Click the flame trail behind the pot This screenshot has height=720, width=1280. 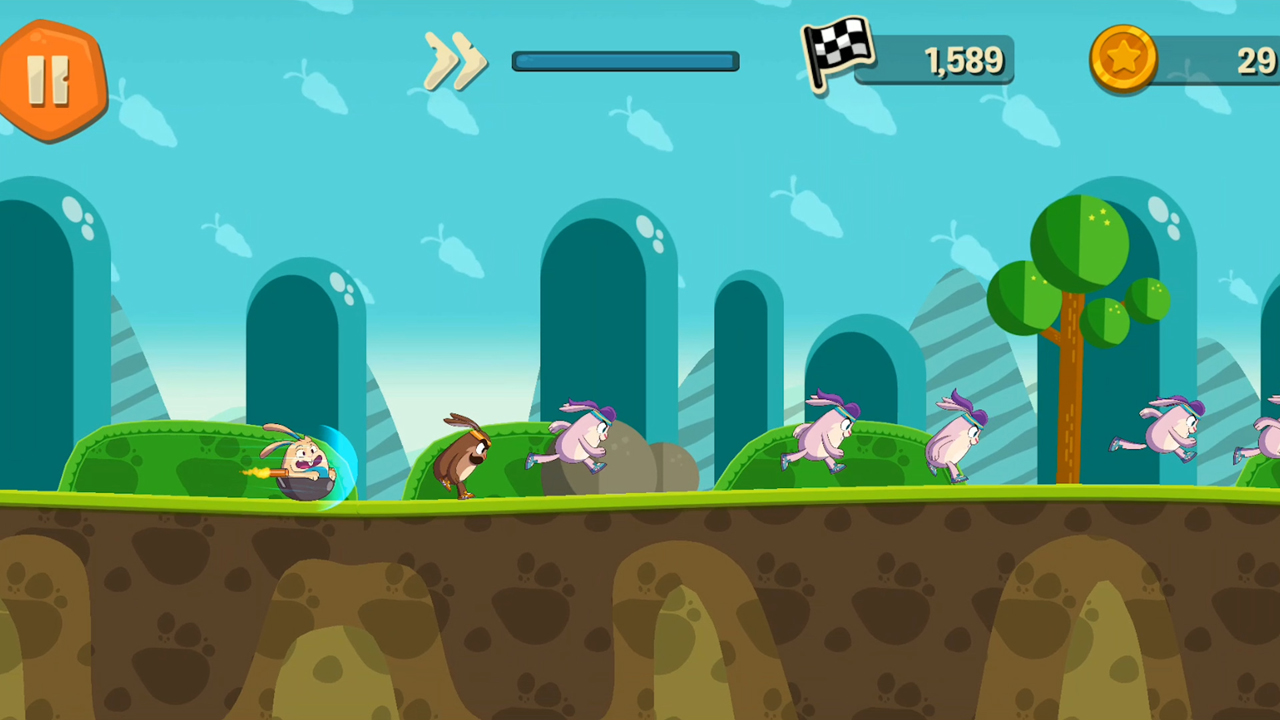point(258,470)
